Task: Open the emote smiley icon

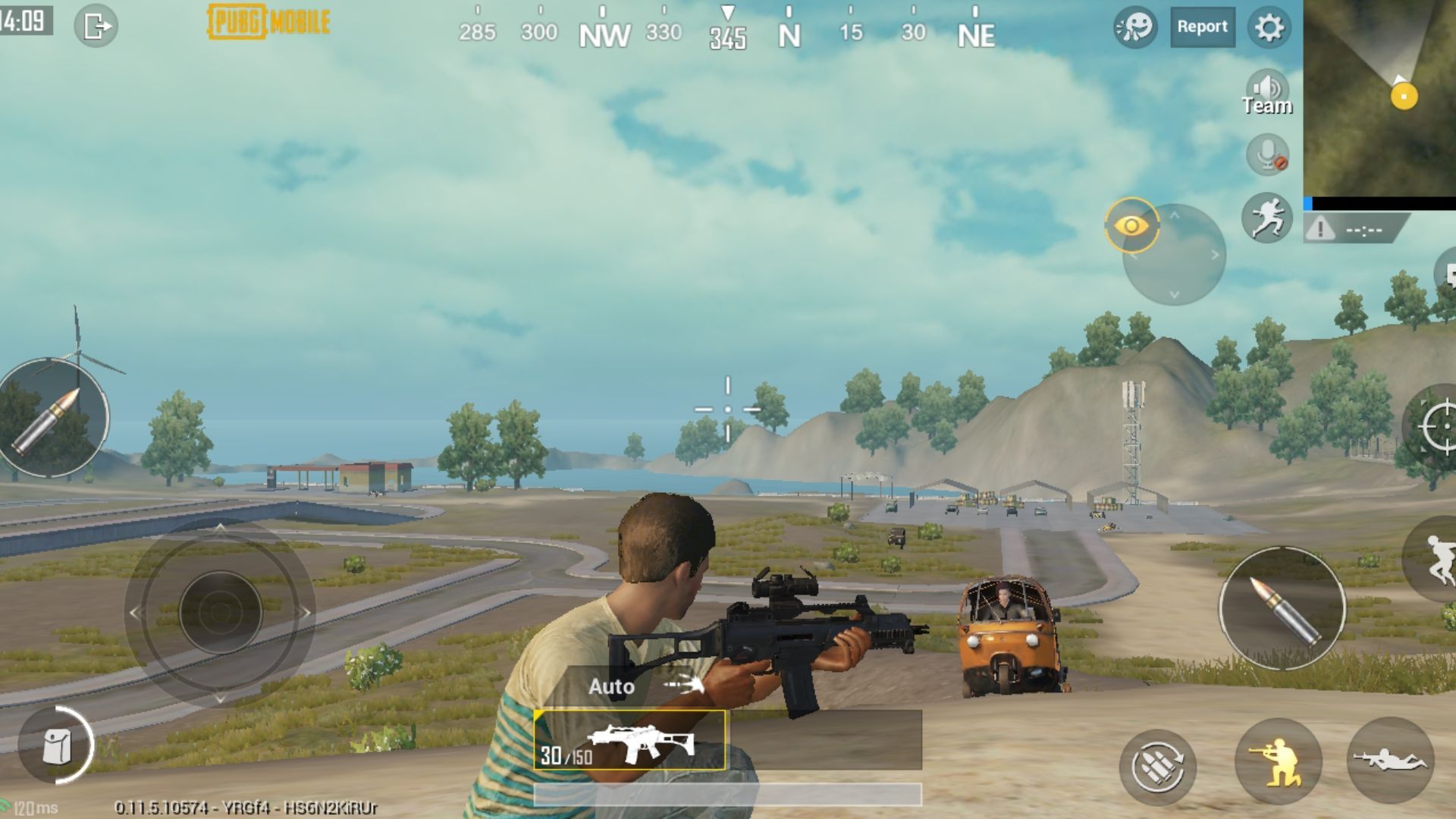Action: [x=1134, y=27]
